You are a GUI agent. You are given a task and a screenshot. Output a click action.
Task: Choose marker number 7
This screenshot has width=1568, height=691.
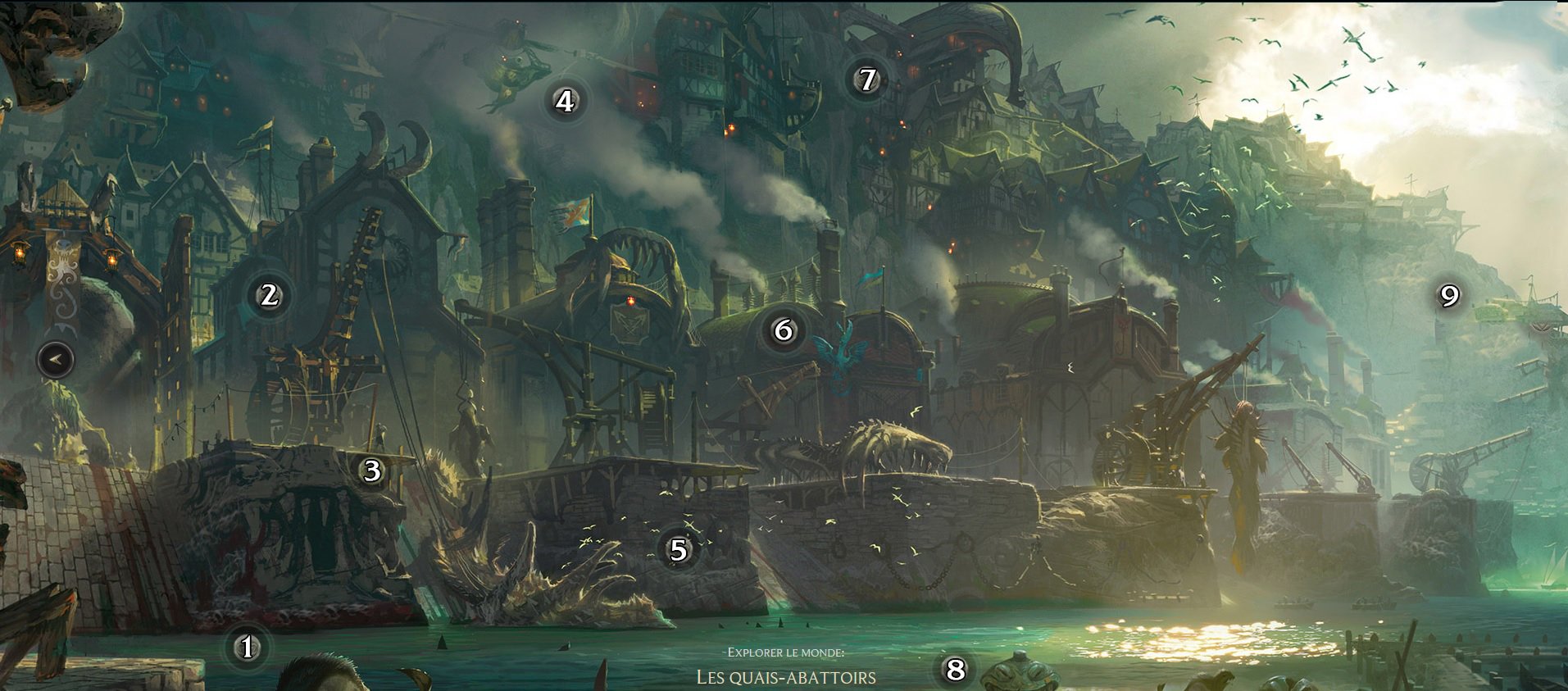click(867, 80)
